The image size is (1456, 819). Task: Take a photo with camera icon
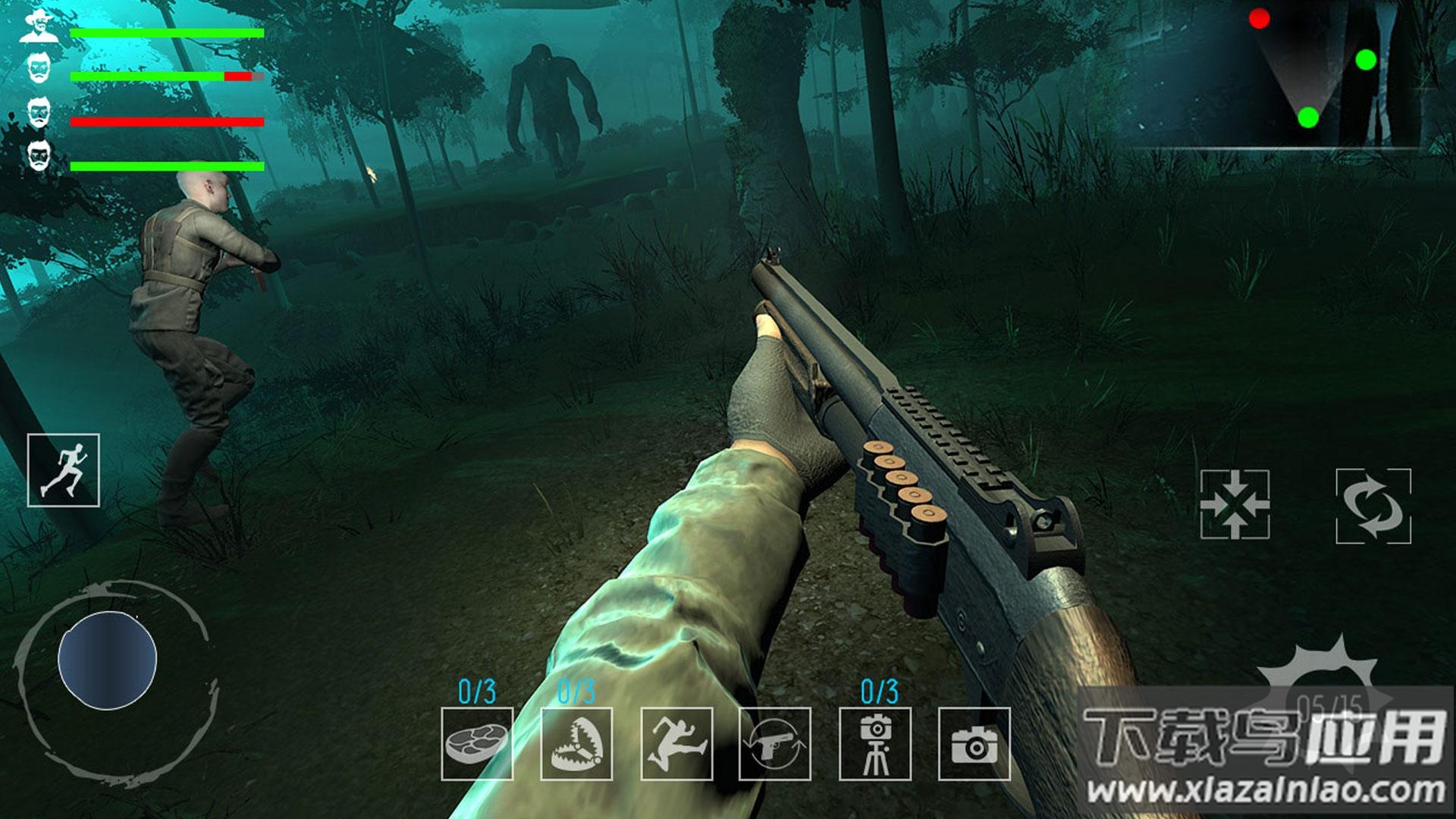coord(974,744)
